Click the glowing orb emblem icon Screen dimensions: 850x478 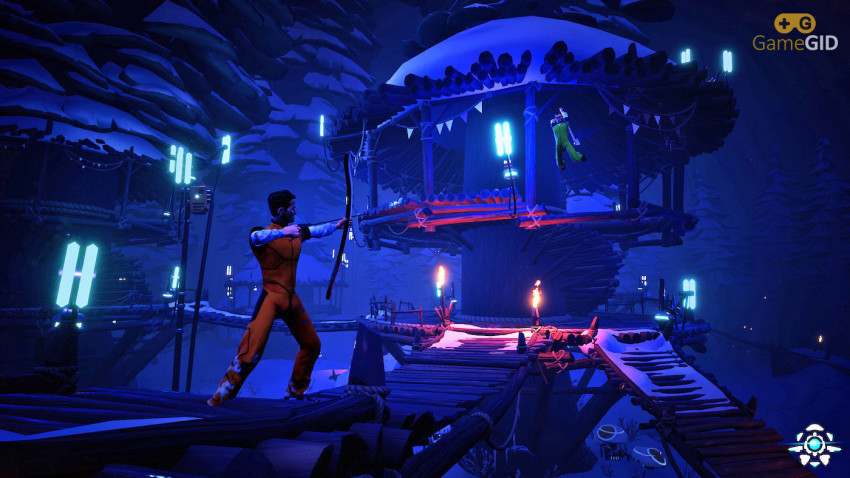point(814,444)
